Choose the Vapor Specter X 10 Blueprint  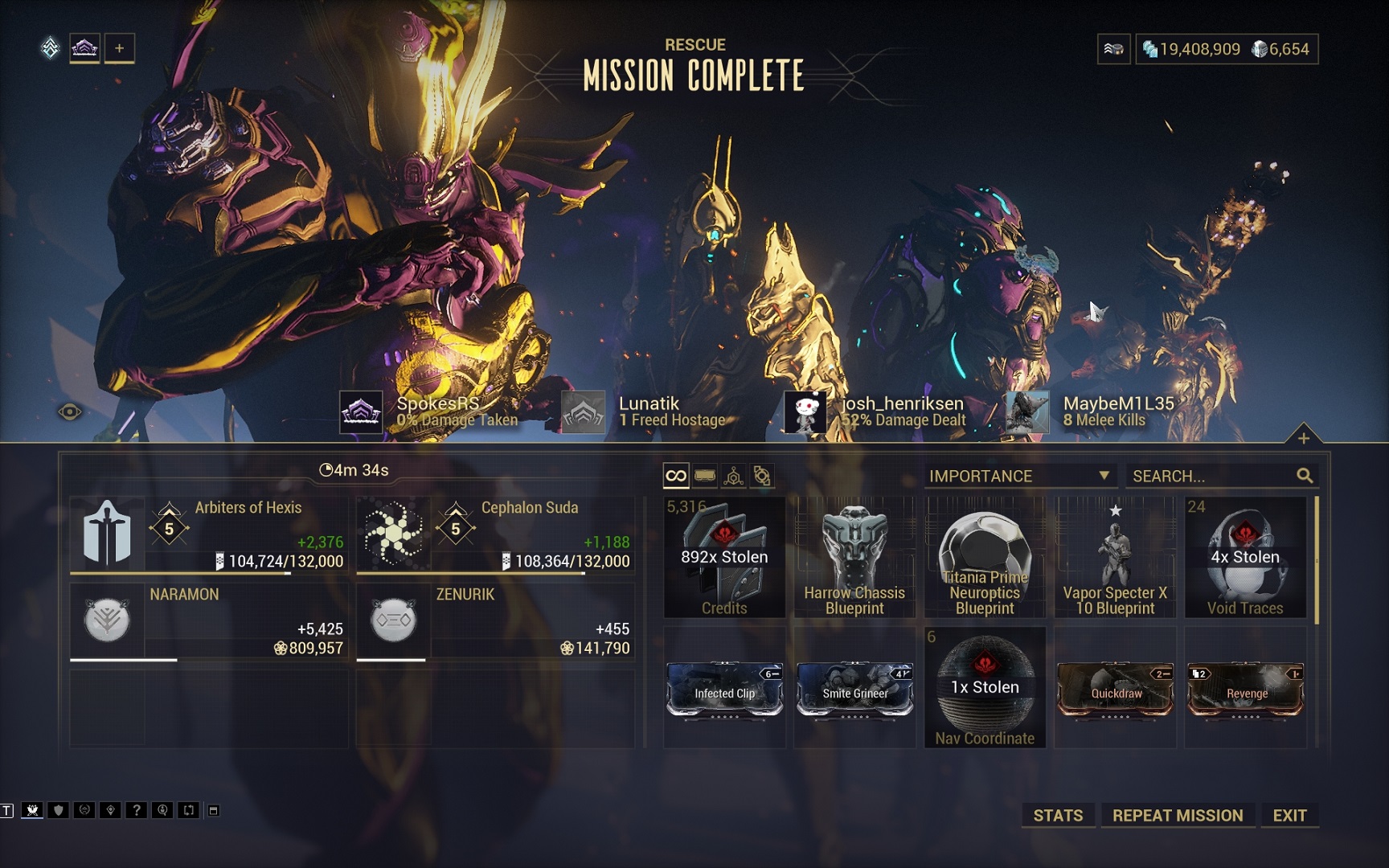tap(1115, 557)
